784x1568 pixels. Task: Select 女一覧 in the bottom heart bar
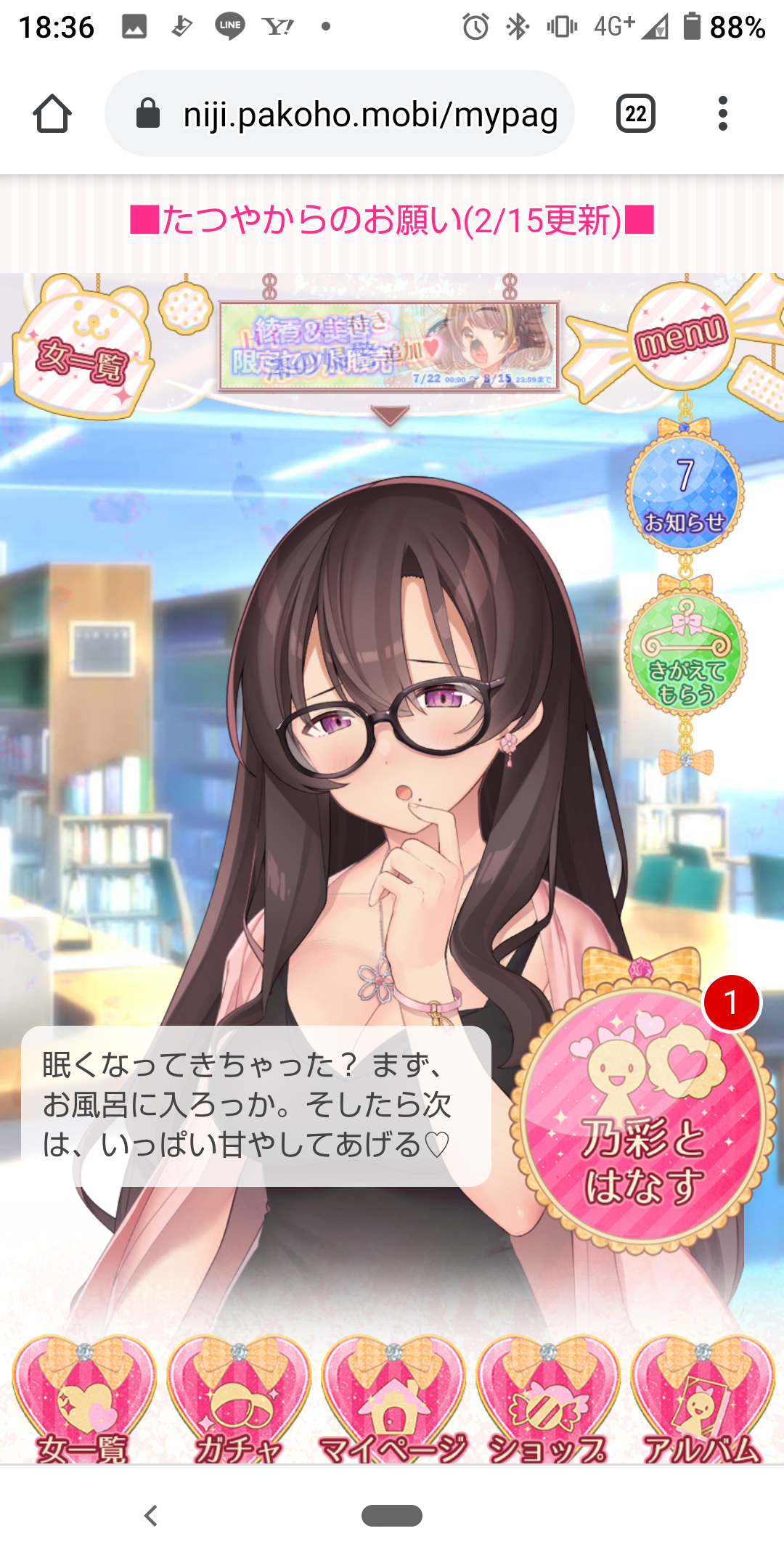(x=83, y=1401)
